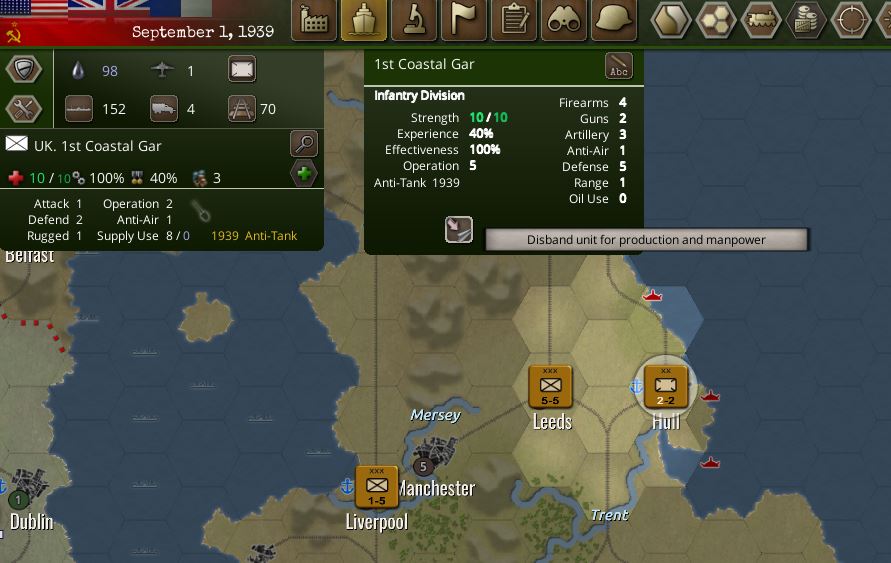This screenshot has width=891, height=563.
Task: Toggle the honeycomb hex grid overlay
Action: 716,20
